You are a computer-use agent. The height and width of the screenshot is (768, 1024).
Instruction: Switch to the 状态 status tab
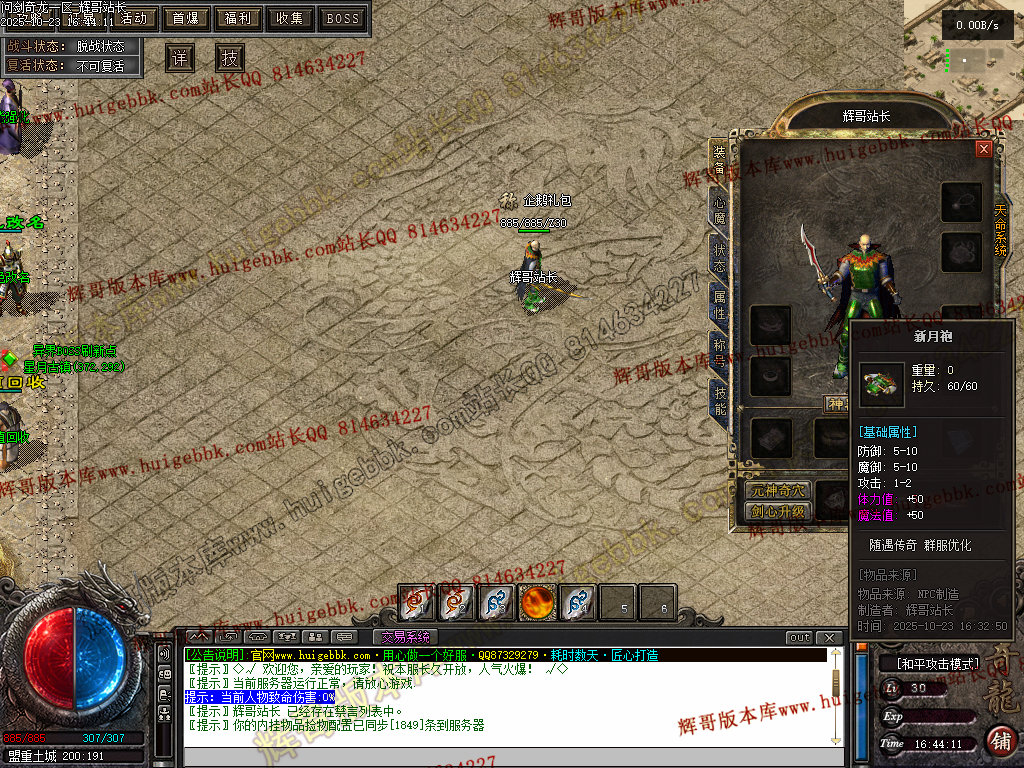(719, 256)
